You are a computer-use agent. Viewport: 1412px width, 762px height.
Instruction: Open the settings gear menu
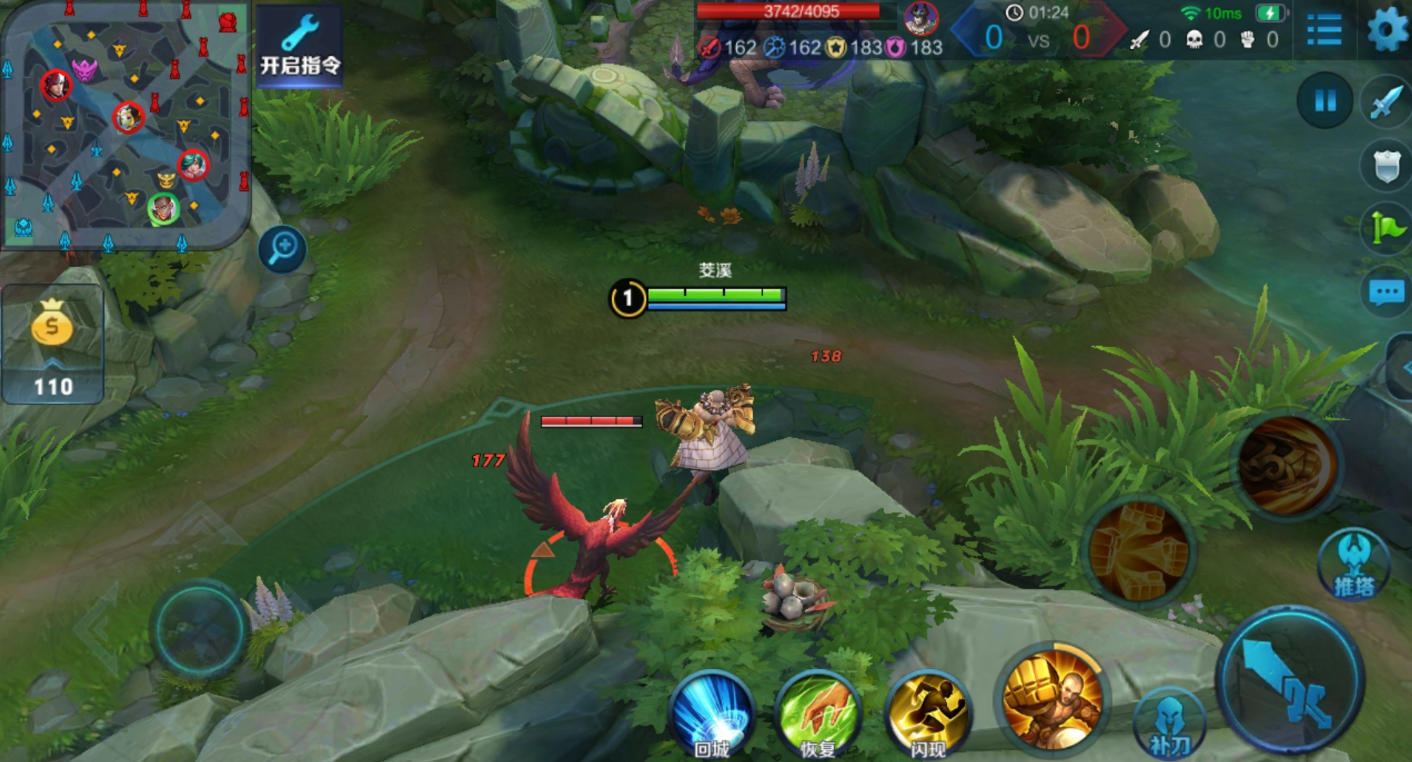pos(1387,29)
